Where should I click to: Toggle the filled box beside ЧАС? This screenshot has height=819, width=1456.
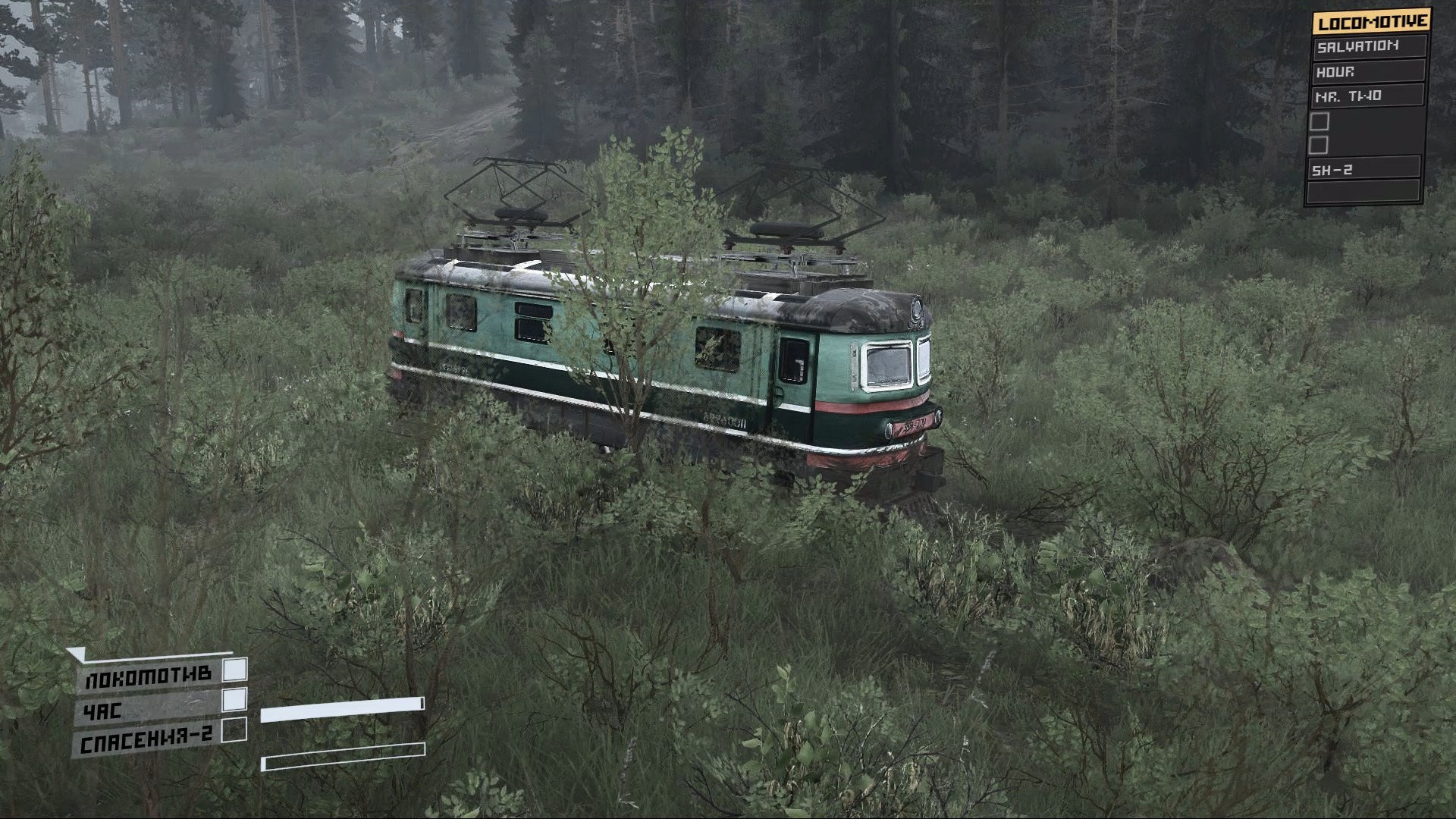[235, 699]
